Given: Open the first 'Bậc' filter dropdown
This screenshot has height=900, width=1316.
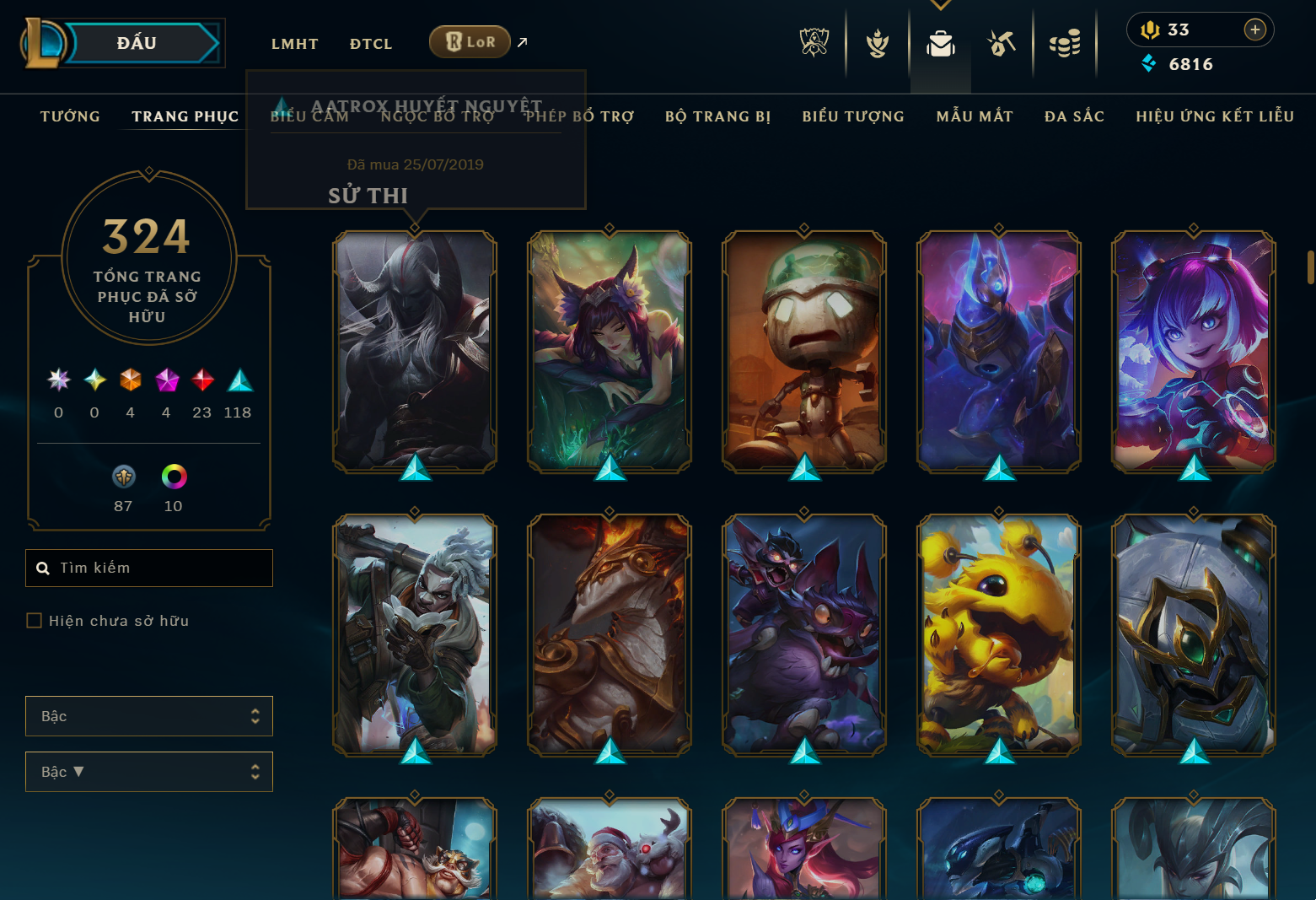Looking at the screenshot, I should [149, 716].
